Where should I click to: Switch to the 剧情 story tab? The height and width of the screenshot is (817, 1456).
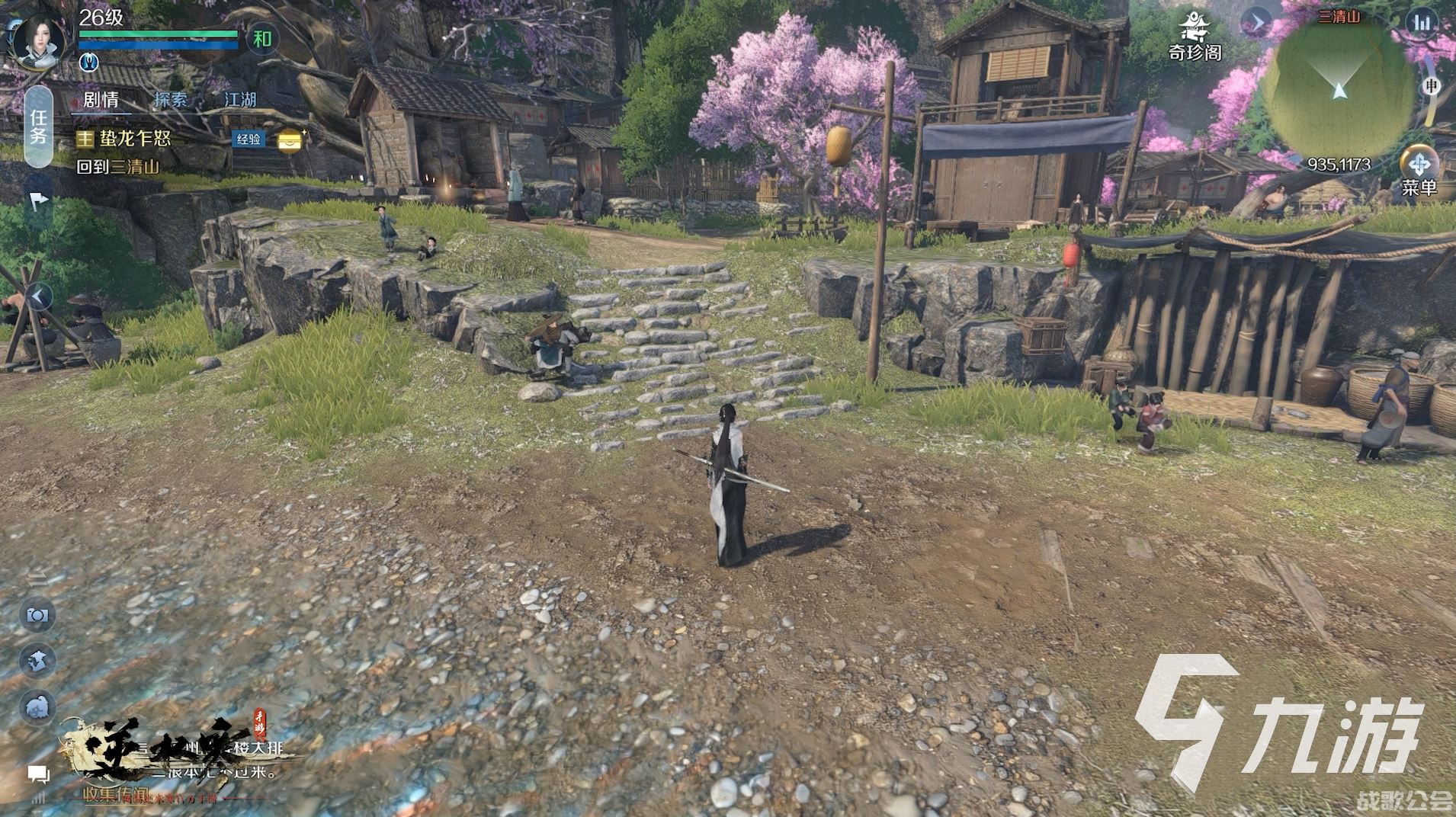click(101, 100)
